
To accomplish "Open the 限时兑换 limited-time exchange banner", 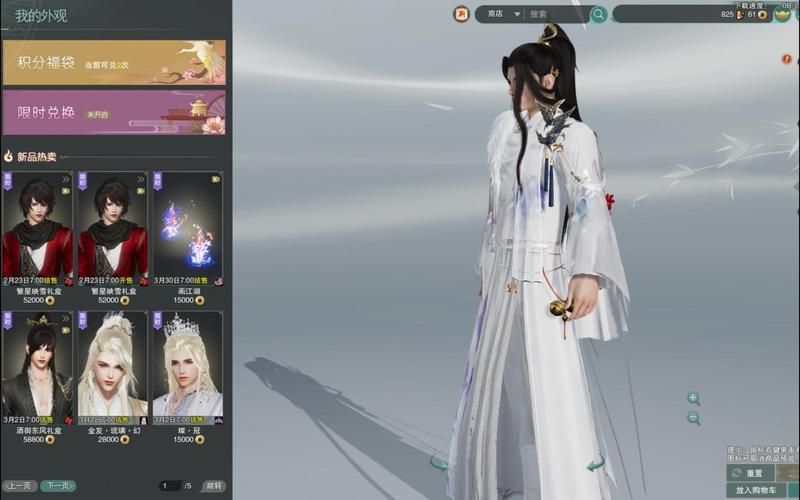I will pos(114,112).
